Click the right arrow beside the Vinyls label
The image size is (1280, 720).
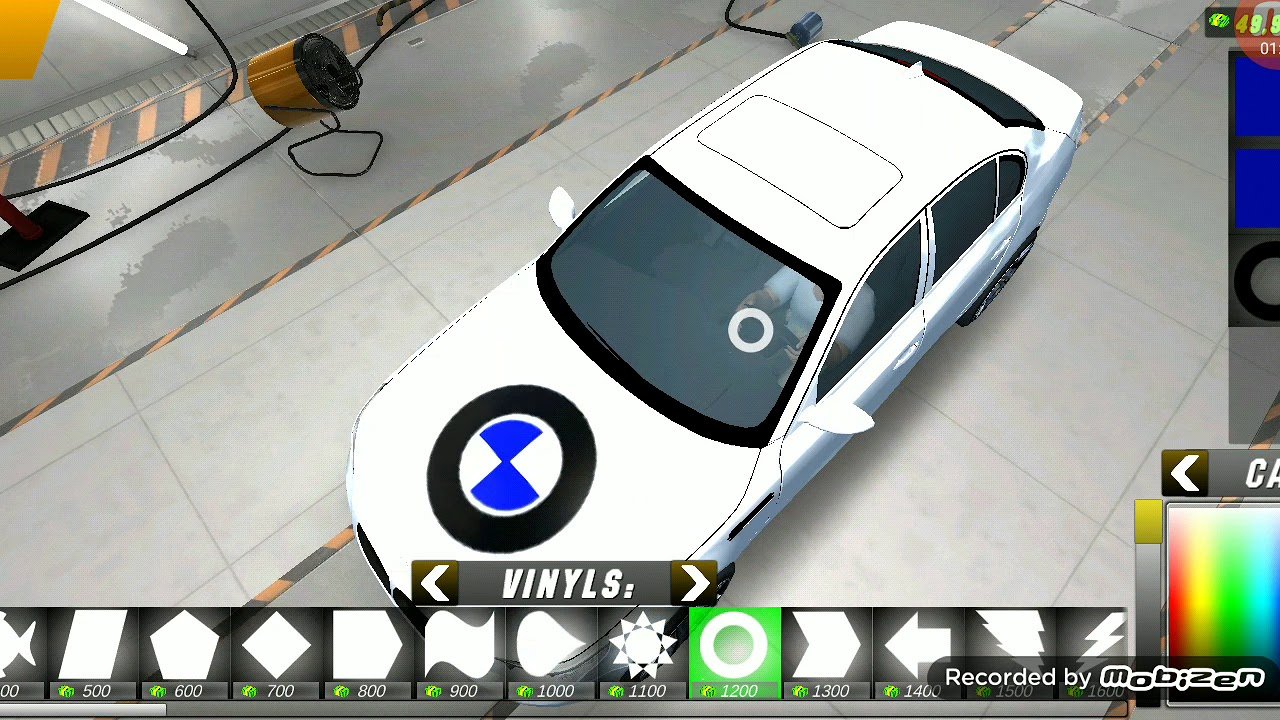(694, 583)
